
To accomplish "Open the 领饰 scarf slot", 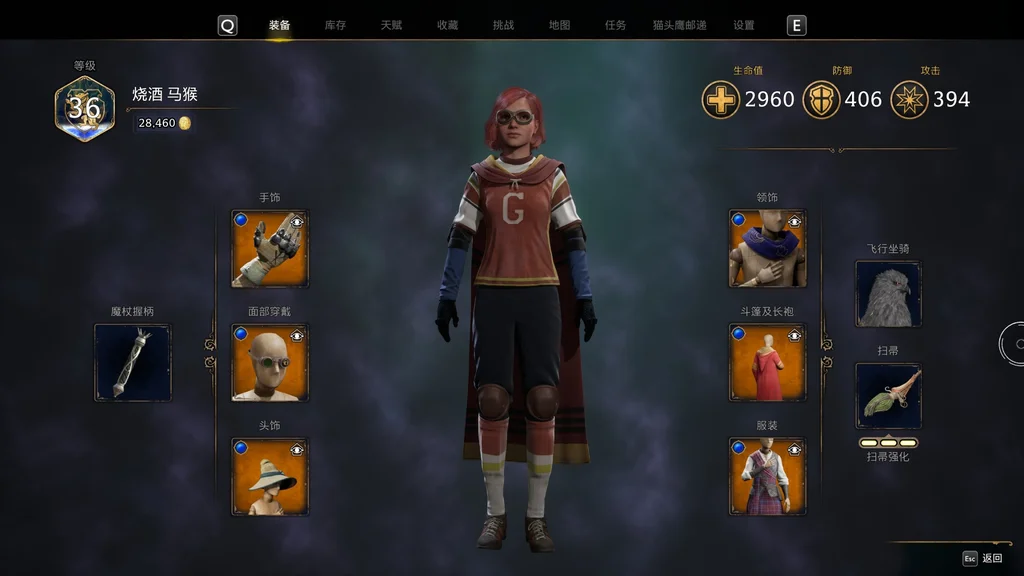I will click(767, 249).
